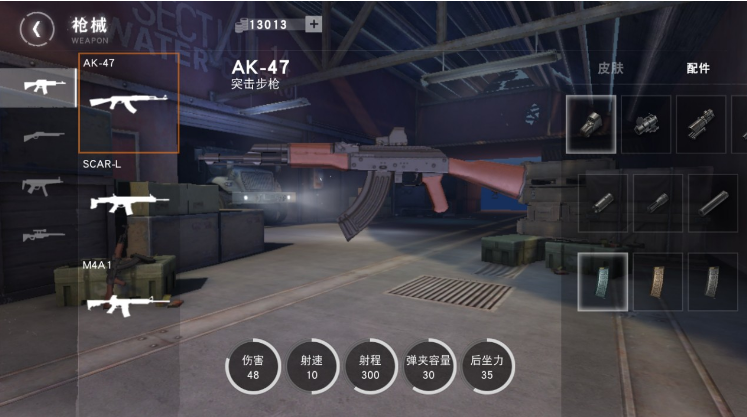Screen dimensions: 747x417
Task: Choose the tan magazine
Action: coord(658,281)
